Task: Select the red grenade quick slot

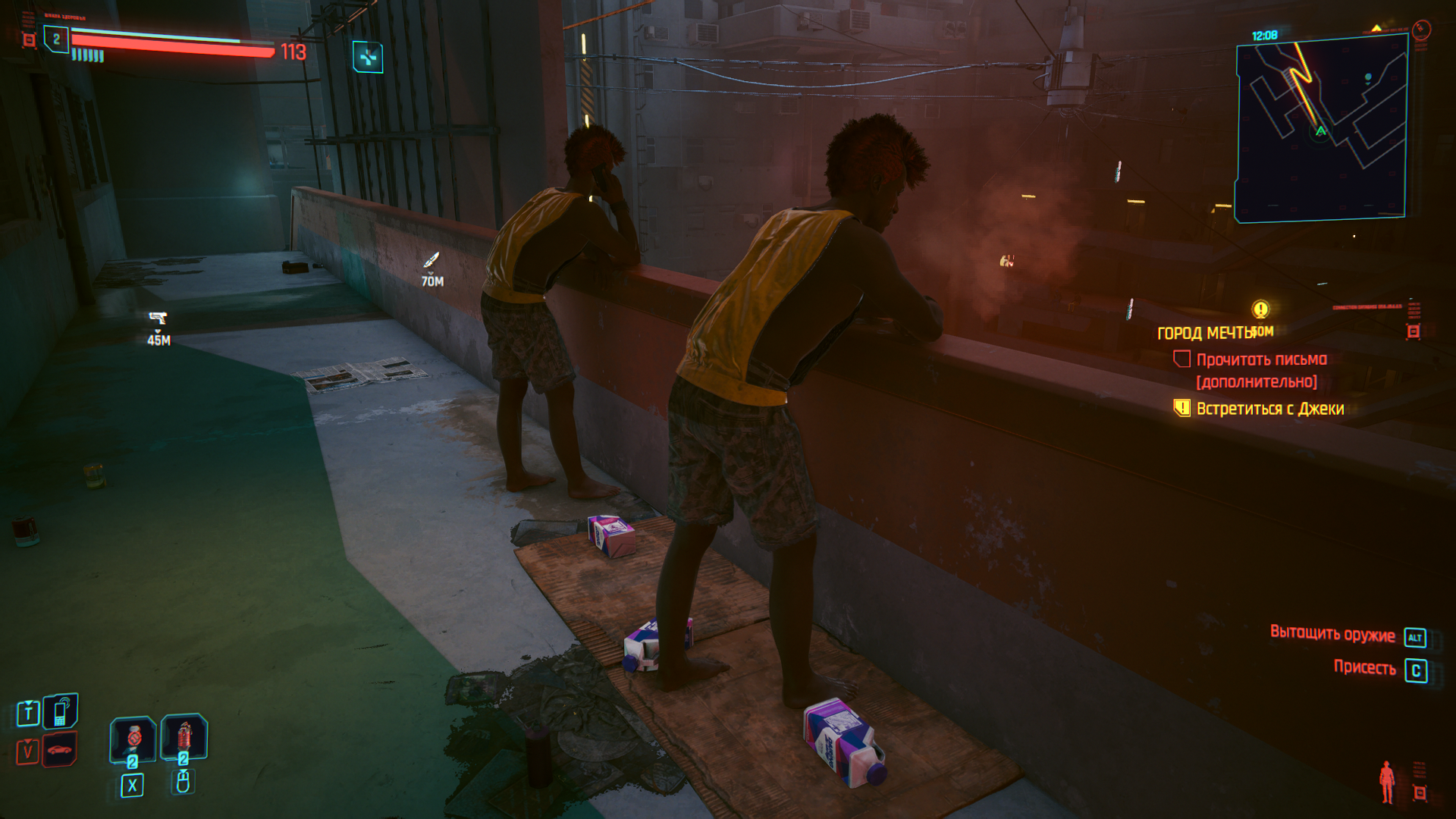Action: (x=184, y=736)
